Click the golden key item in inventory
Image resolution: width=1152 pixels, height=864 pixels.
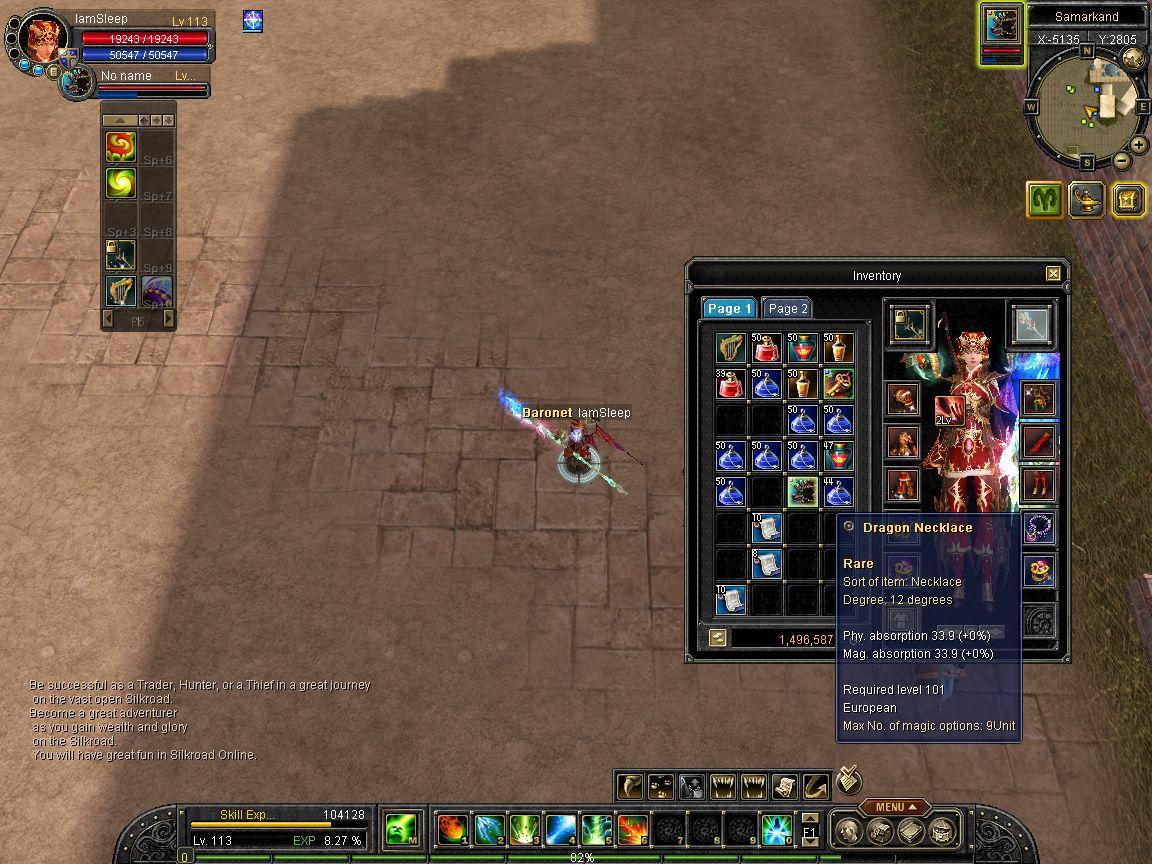tap(838, 384)
